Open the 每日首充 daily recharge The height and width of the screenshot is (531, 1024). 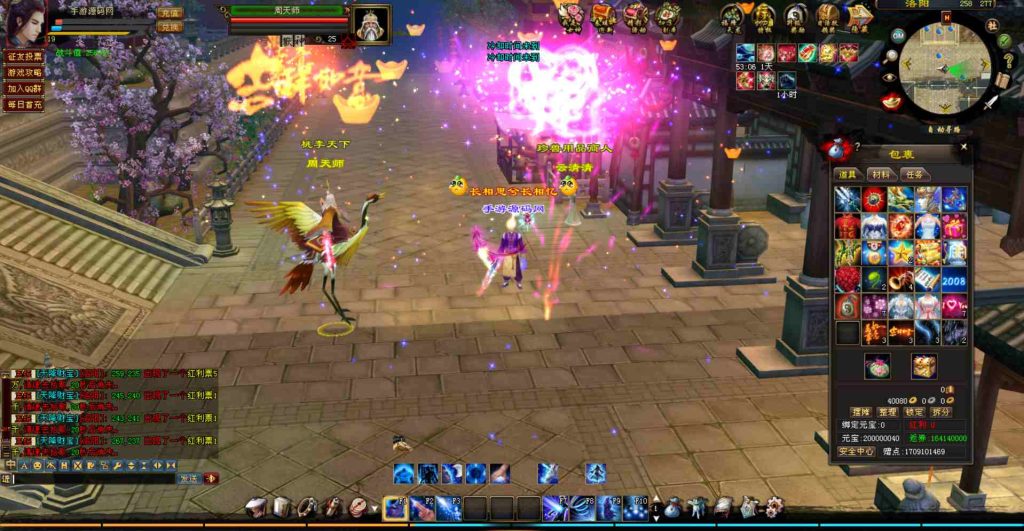point(24,104)
